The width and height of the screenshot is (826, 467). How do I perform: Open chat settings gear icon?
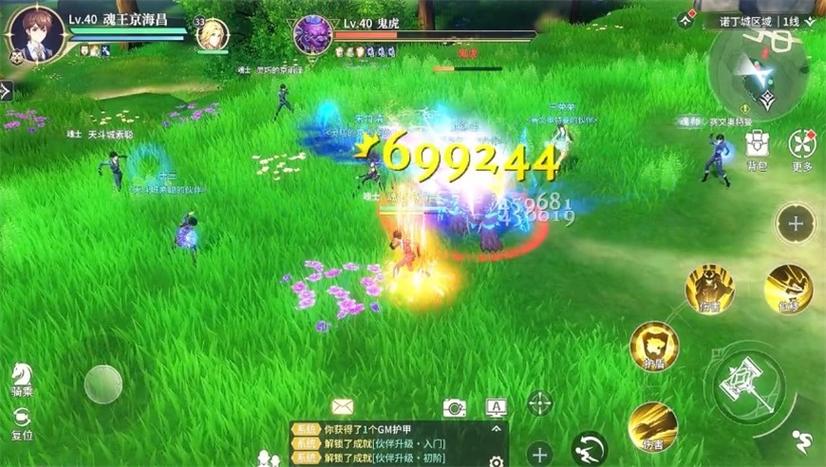pyautogui.click(x=496, y=460)
